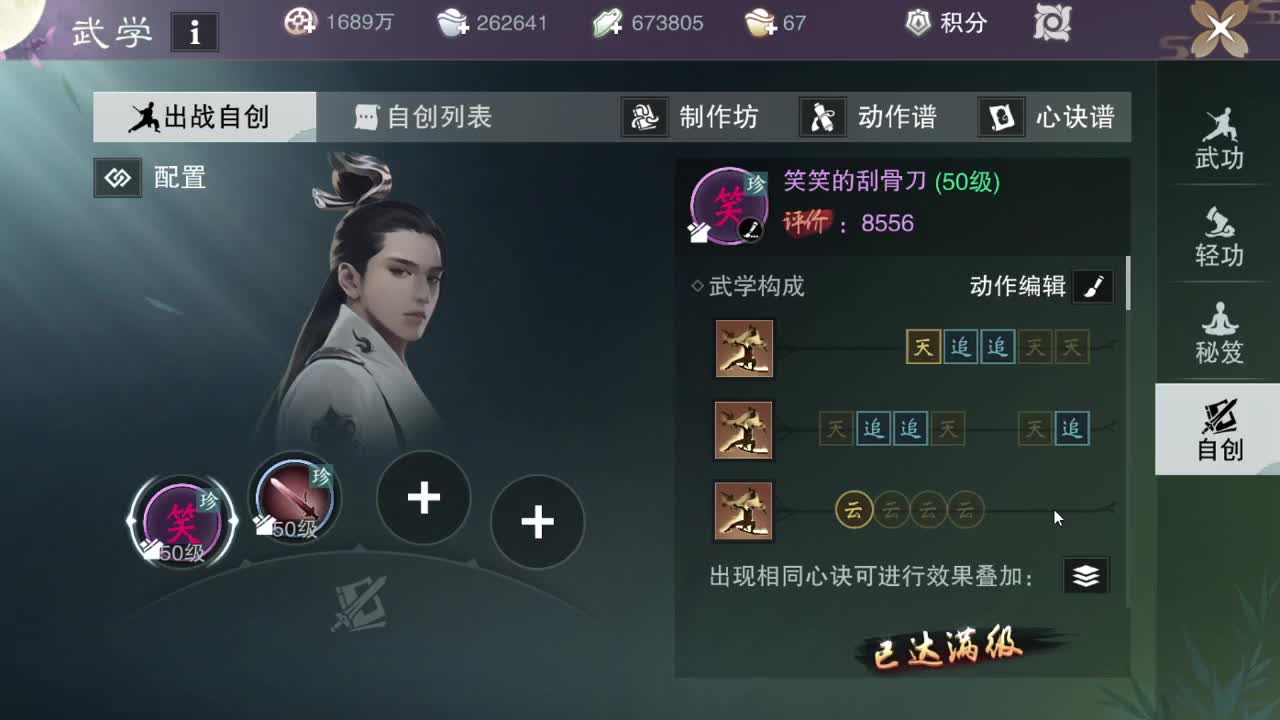The height and width of the screenshot is (720, 1280).
Task: Click the info icon beside 武学 title
Action: tap(194, 31)
